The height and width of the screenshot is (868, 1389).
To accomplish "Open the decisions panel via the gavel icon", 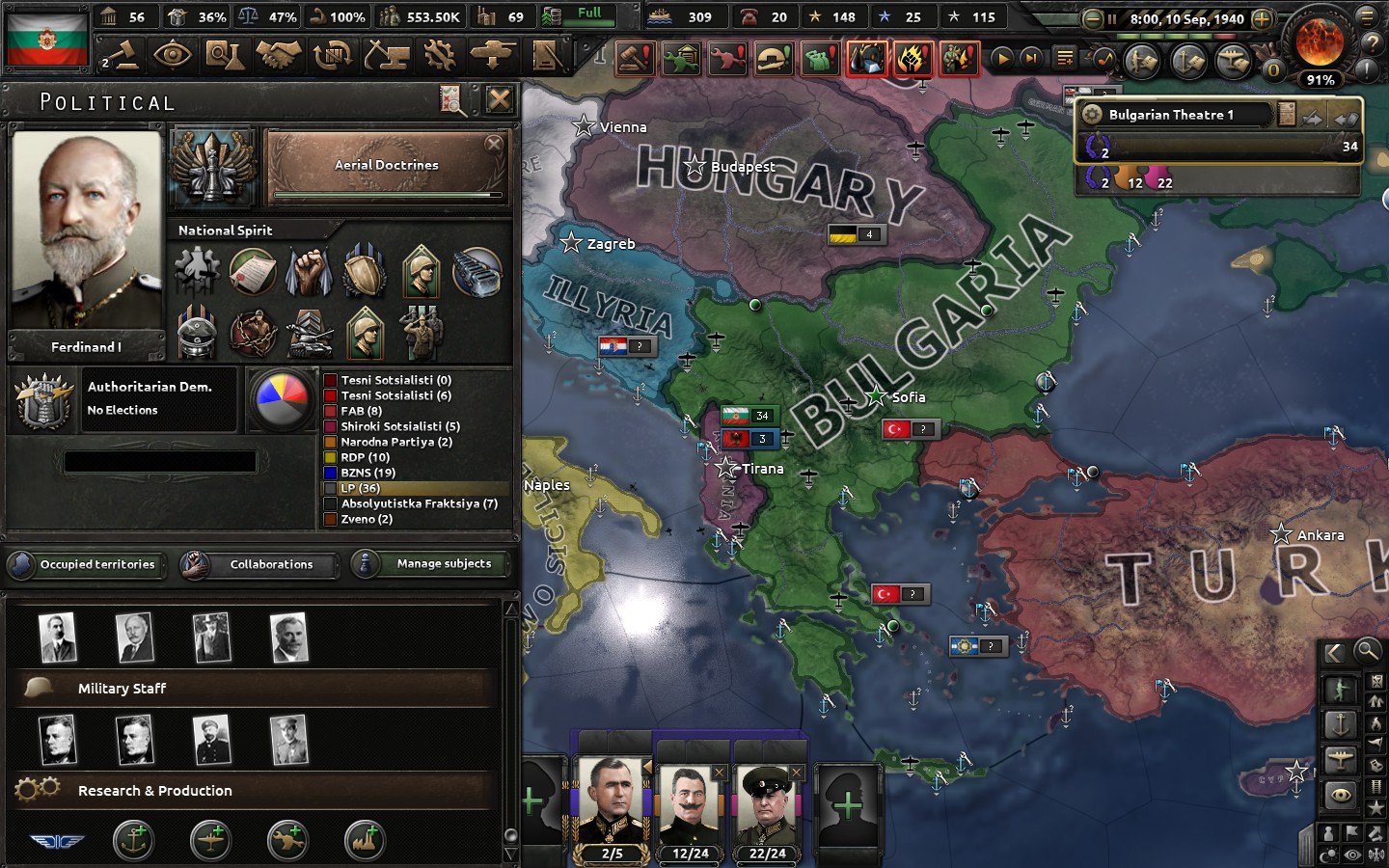I will tap(127, 55).
